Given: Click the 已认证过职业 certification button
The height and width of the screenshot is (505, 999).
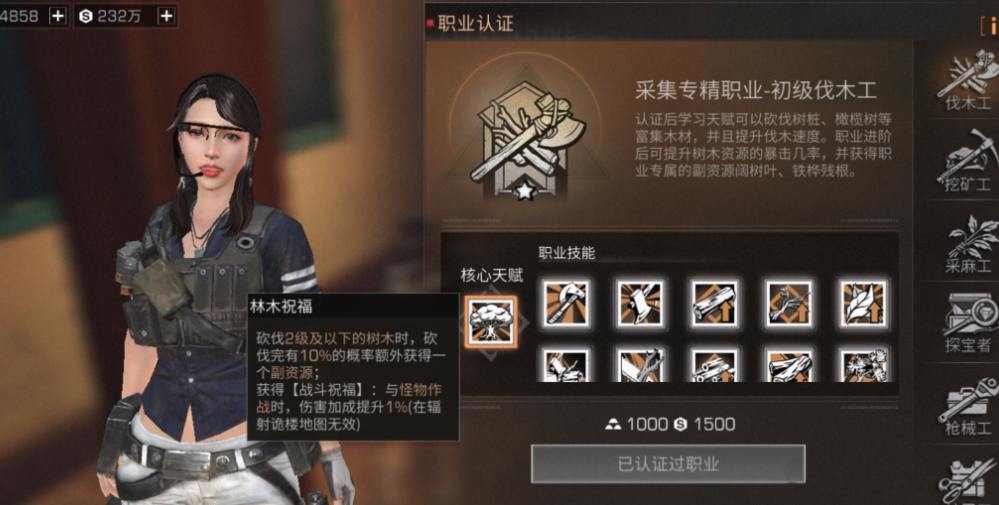Looking at the screenshot, I should (668, 464).
